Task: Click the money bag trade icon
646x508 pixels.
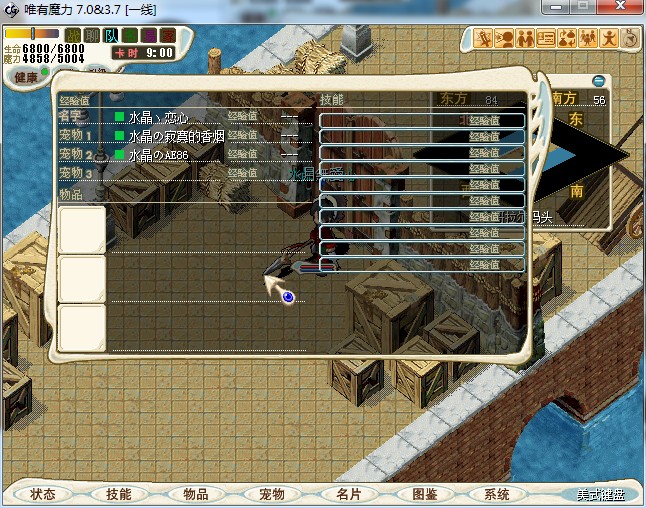Action: coord(567,39)
